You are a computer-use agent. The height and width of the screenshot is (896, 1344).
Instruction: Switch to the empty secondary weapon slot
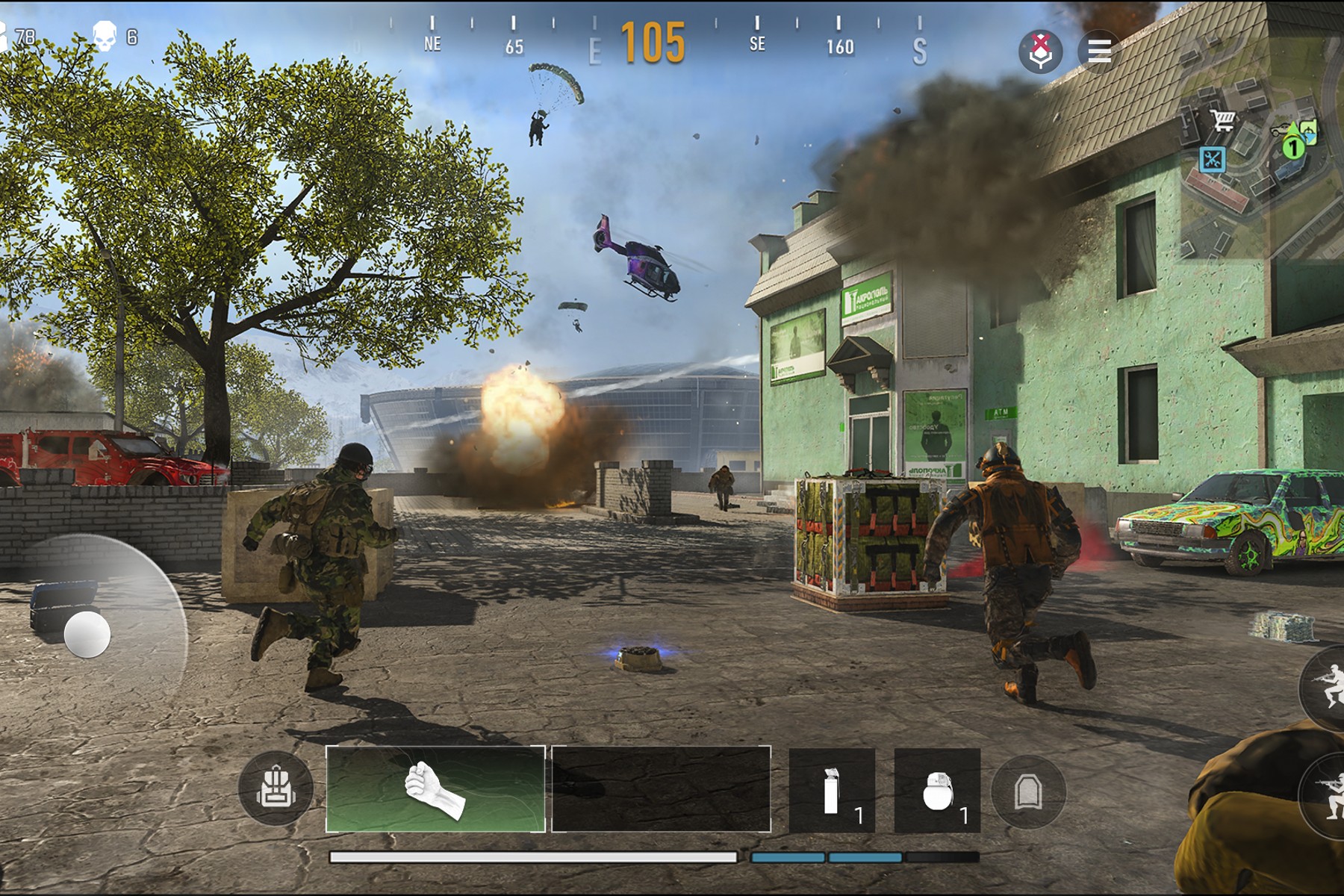661,788
